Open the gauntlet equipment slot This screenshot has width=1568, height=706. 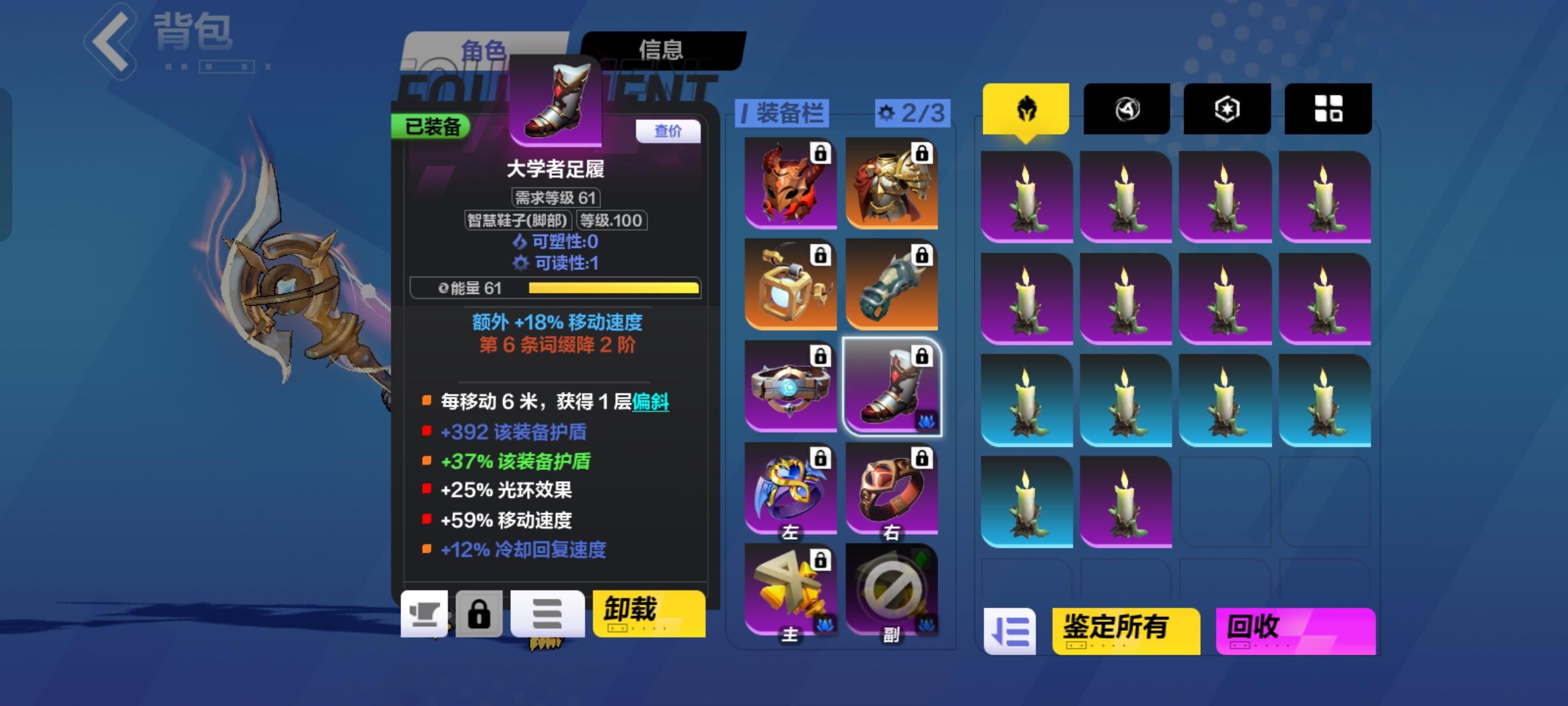[x=892, y=284]
